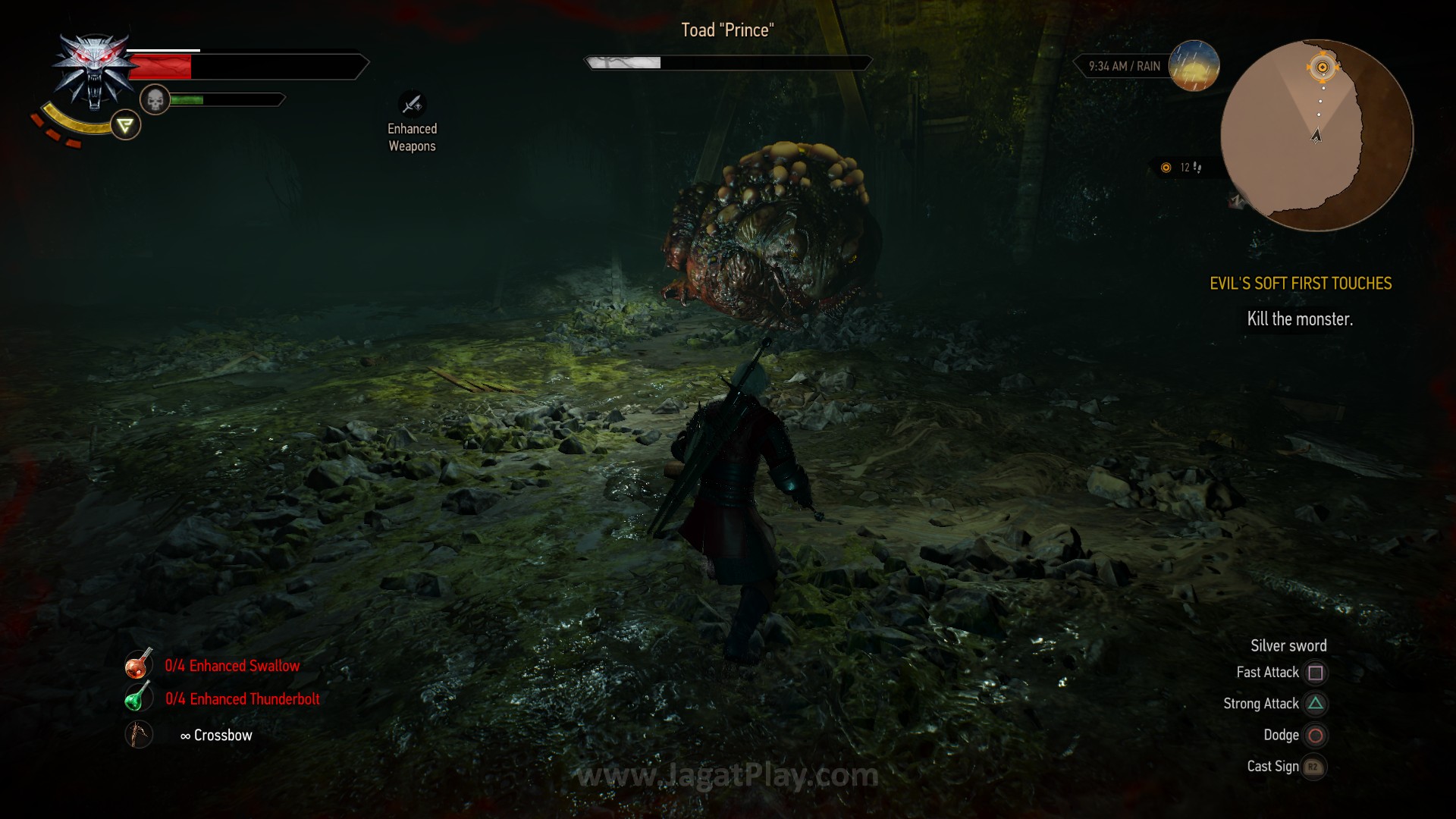Screen dimensions: 1456x819
Task: Click the Silver sword label
Action: [x=1288, y=645]
